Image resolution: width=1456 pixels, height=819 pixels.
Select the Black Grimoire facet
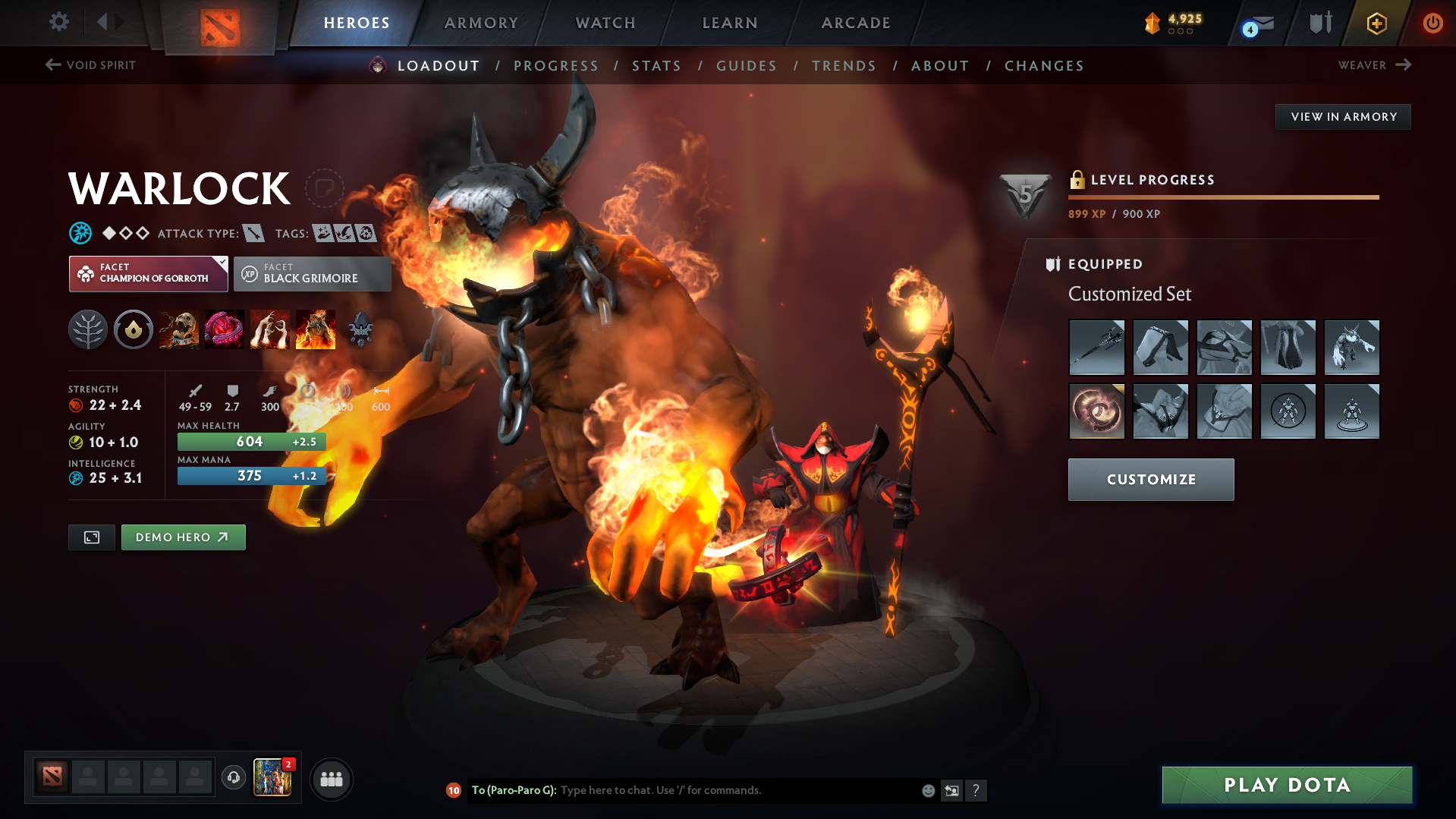click(311, 273)
